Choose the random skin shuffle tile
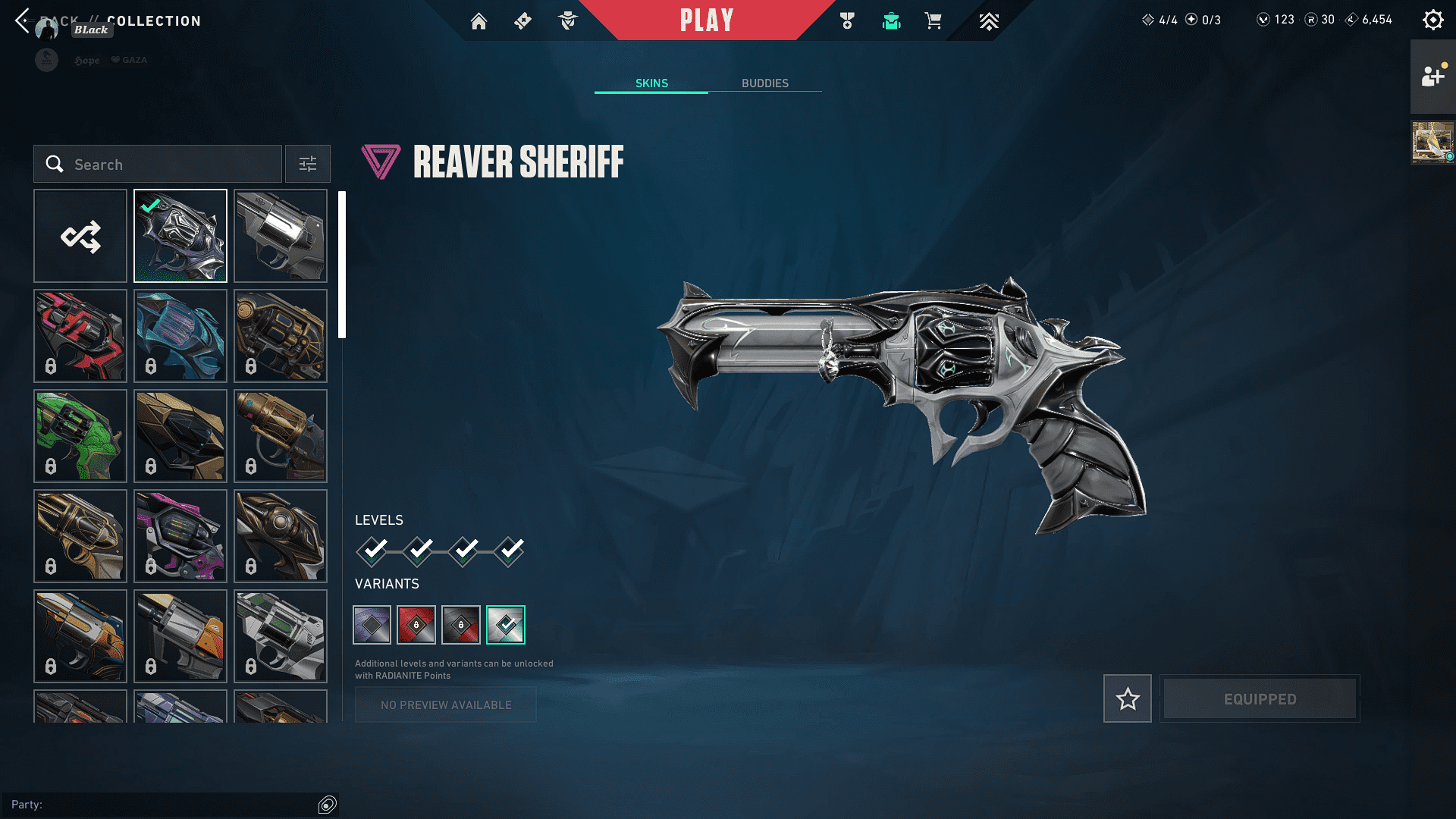 (x=80, y=237)
